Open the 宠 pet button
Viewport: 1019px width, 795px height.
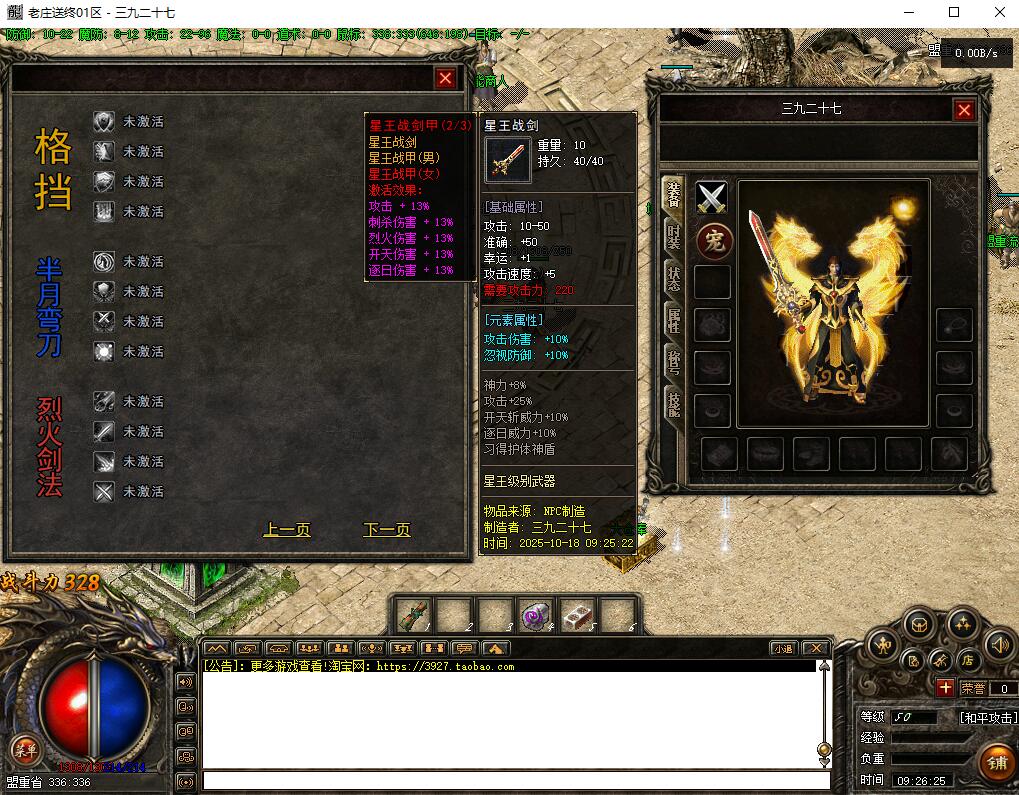(713, 240)
